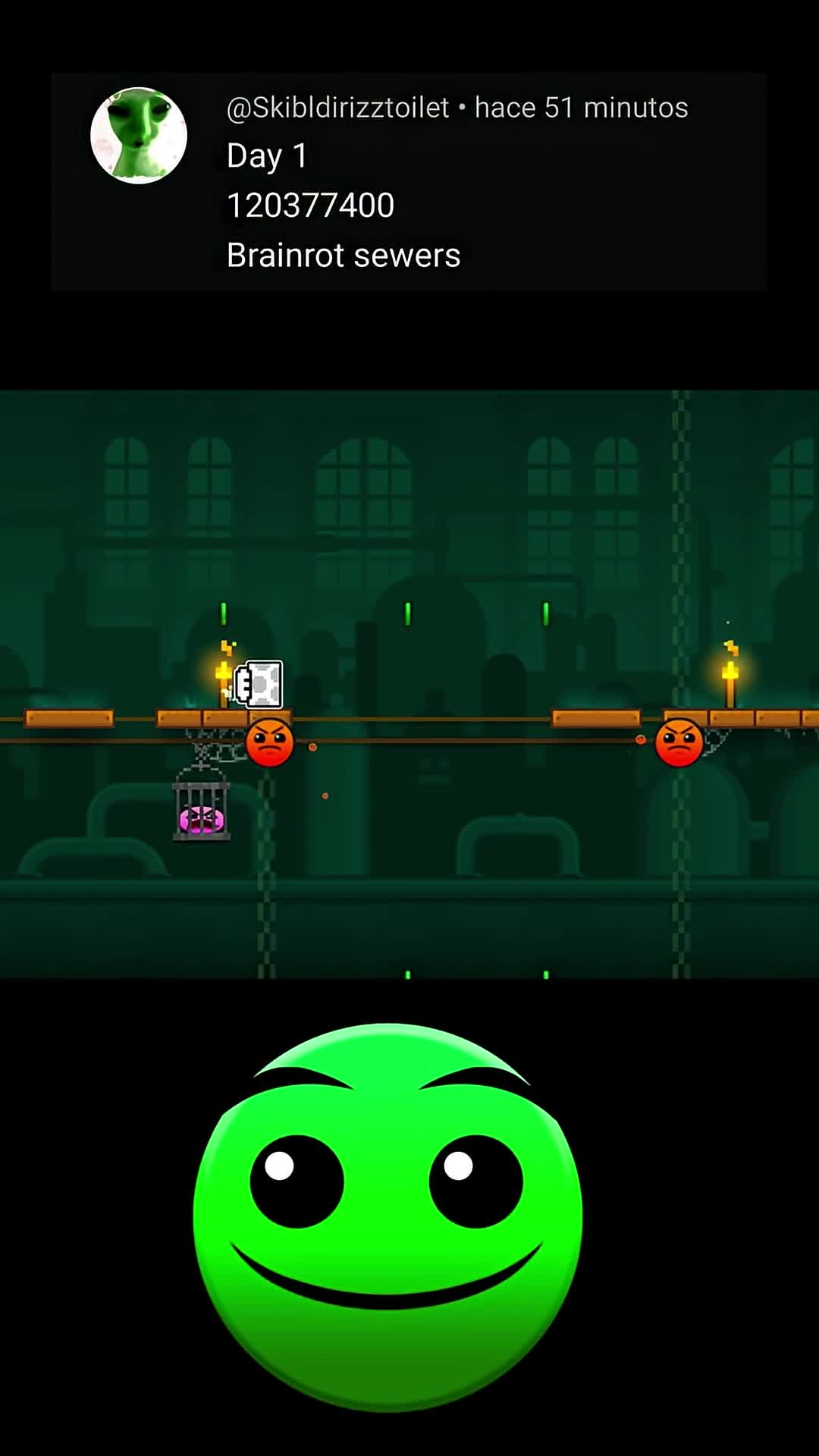Open the green alien commenter avatar
This screenshot has width=819, height=1456.
pos(139,136)
